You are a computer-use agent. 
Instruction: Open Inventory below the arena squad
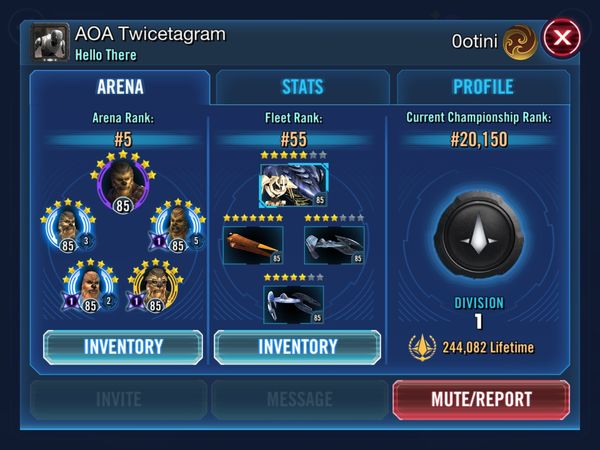tap(123, 347)
